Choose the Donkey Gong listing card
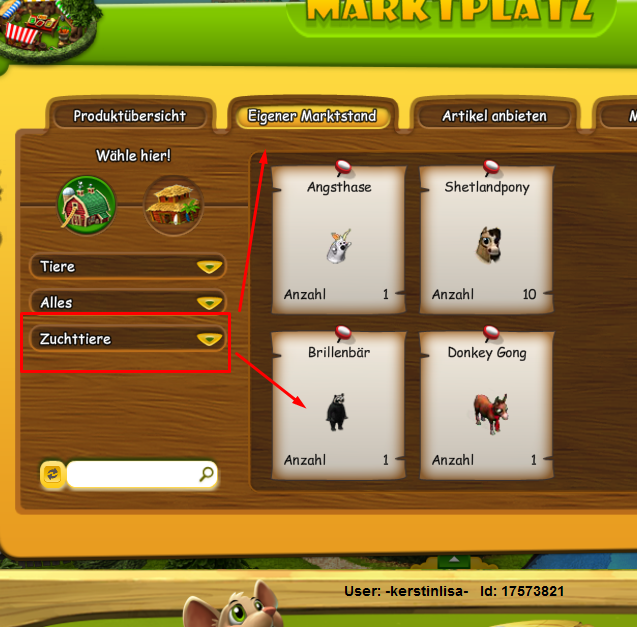Image resolution: width=637 pixels, height=627 pixels. coord(486,404)
